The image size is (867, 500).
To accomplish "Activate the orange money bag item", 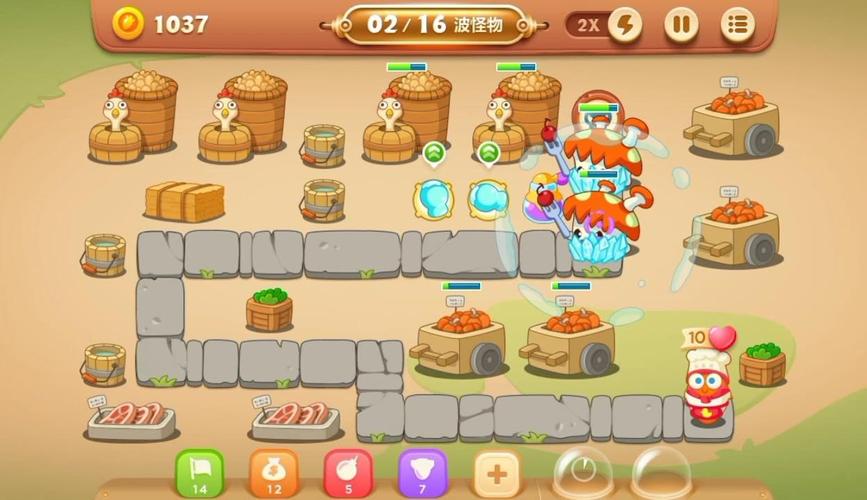I will pos(273,471).
